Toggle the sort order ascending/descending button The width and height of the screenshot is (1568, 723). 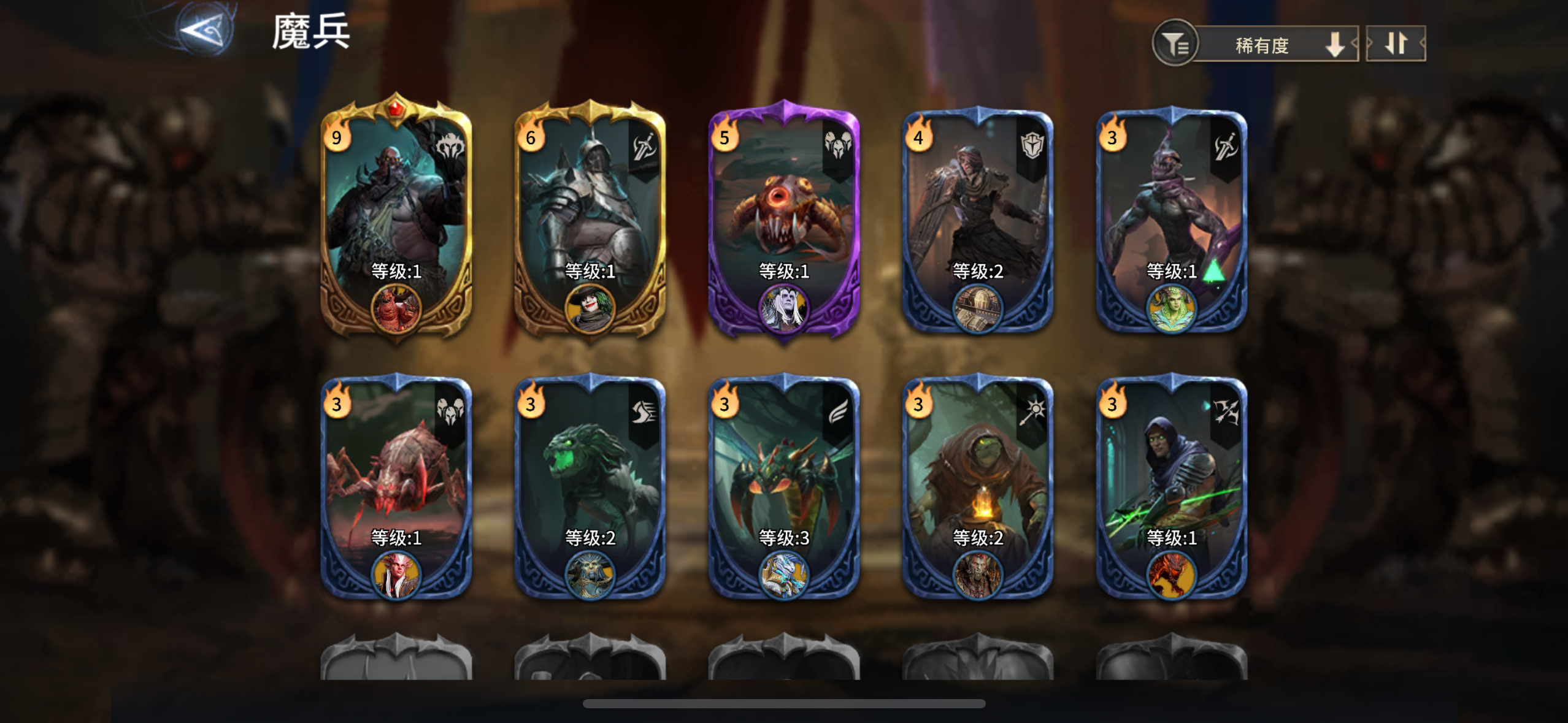pyautogui.click(x=1396, y=44)
